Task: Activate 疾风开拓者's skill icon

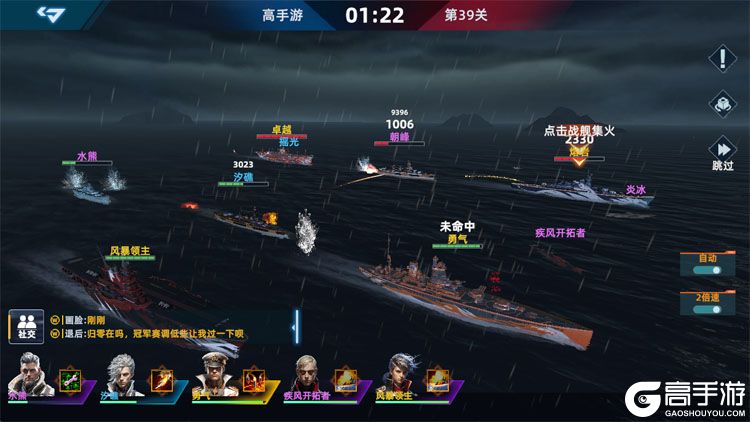Action: (345, 380)
